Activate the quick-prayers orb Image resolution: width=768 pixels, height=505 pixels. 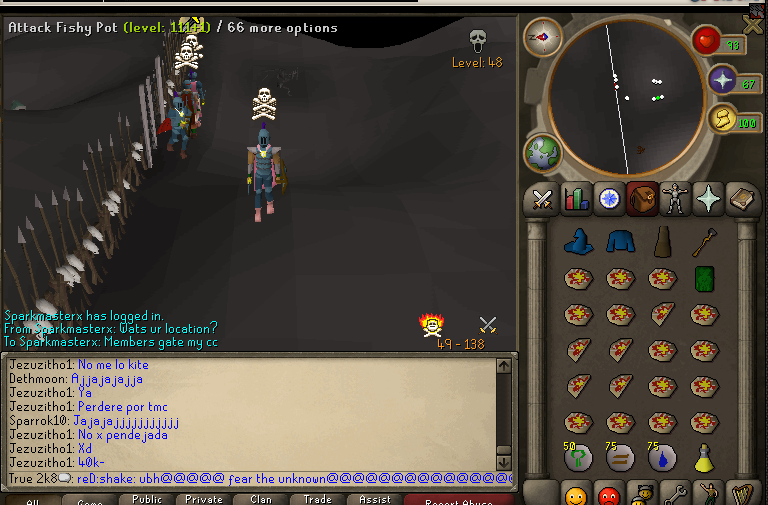pyautogui.click(x=722, y=80)
